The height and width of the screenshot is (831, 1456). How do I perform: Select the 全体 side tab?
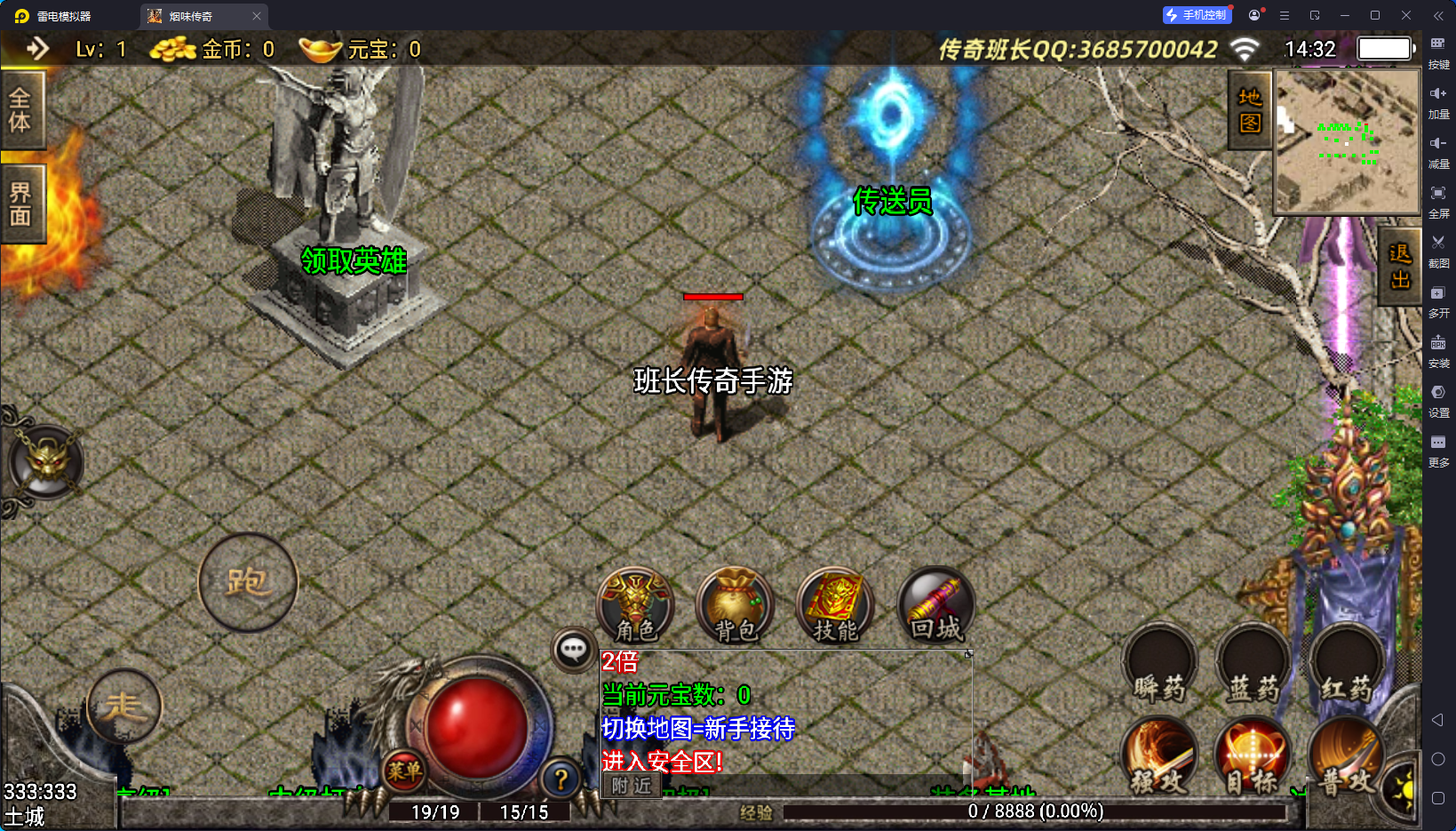click(x=20, y=110)
